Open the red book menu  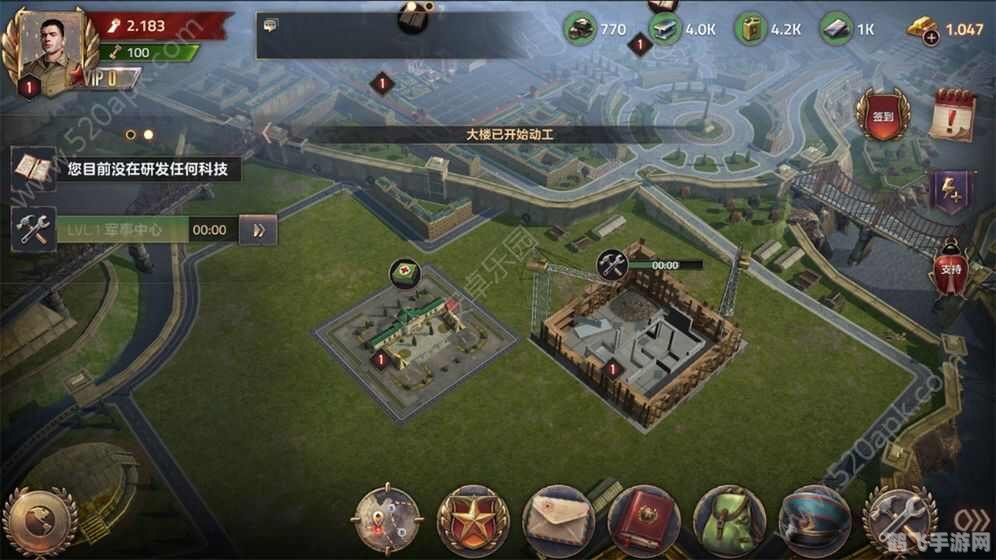(643, 521)
